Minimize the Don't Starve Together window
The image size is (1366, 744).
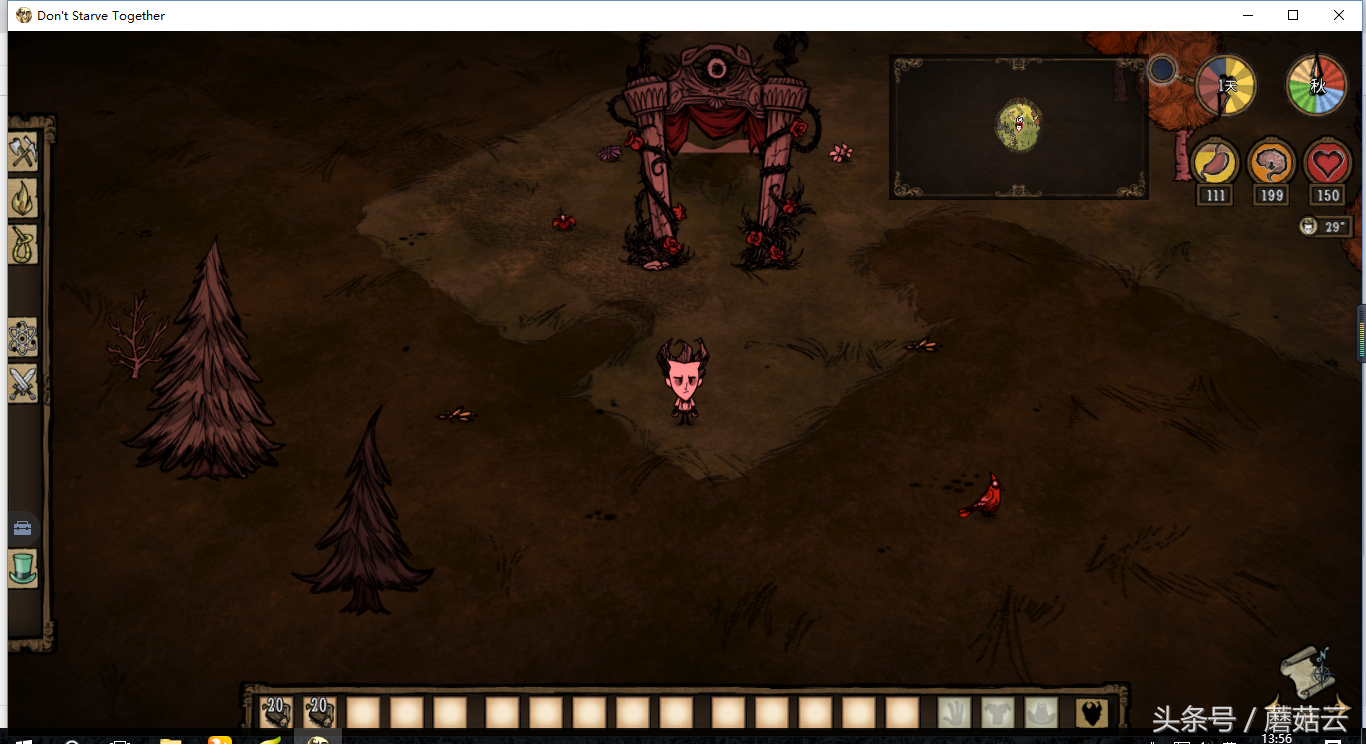point(1247,15)
